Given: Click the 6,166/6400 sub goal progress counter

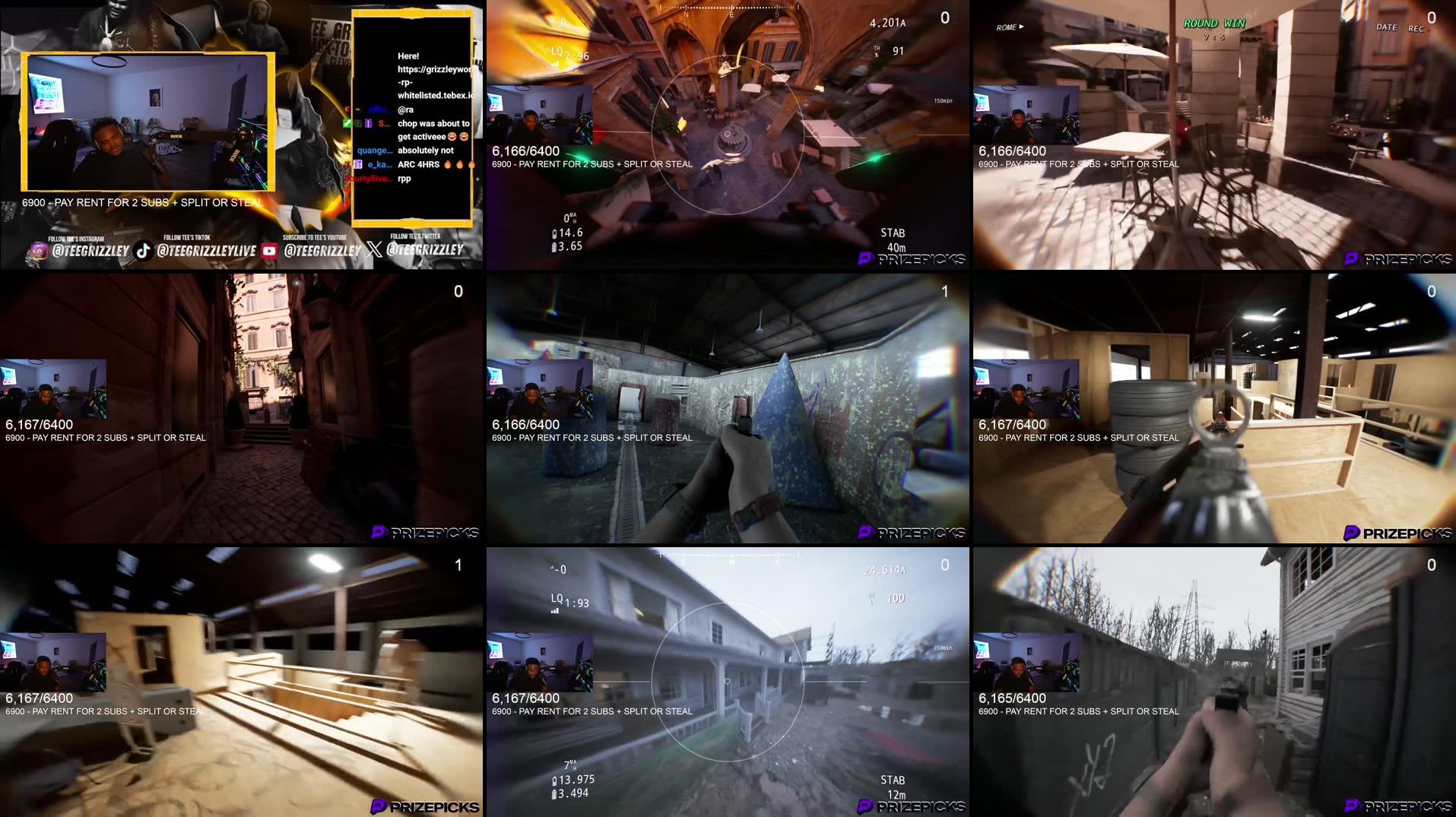Looking at the screenshot, I should (526, 151).
